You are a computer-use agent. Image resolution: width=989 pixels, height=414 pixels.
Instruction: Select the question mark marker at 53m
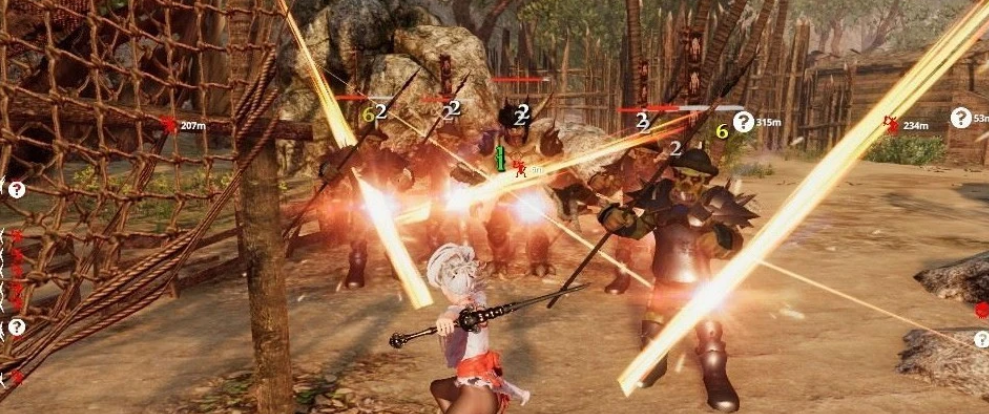960,118
